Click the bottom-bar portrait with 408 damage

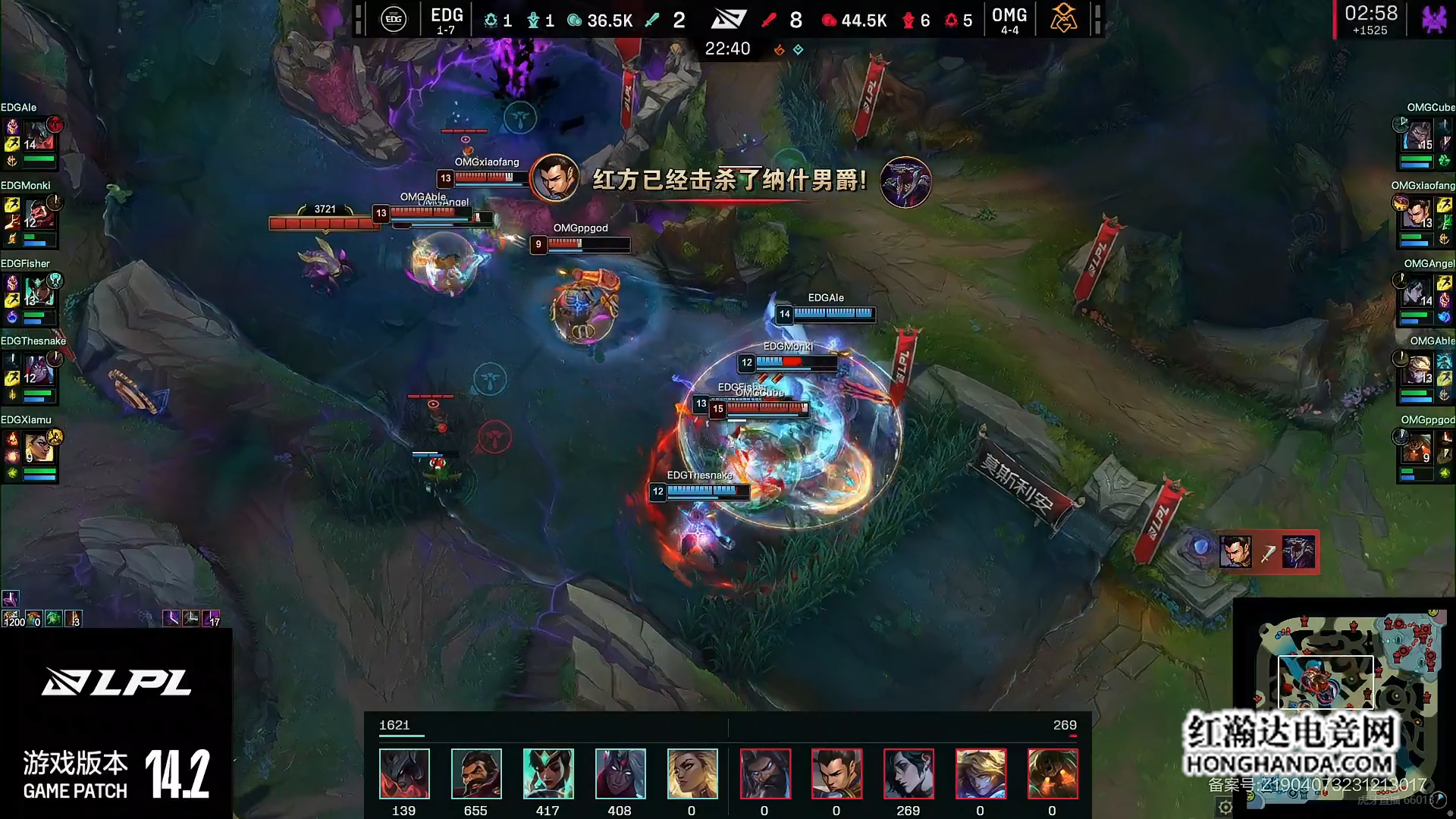click(620, 773)
